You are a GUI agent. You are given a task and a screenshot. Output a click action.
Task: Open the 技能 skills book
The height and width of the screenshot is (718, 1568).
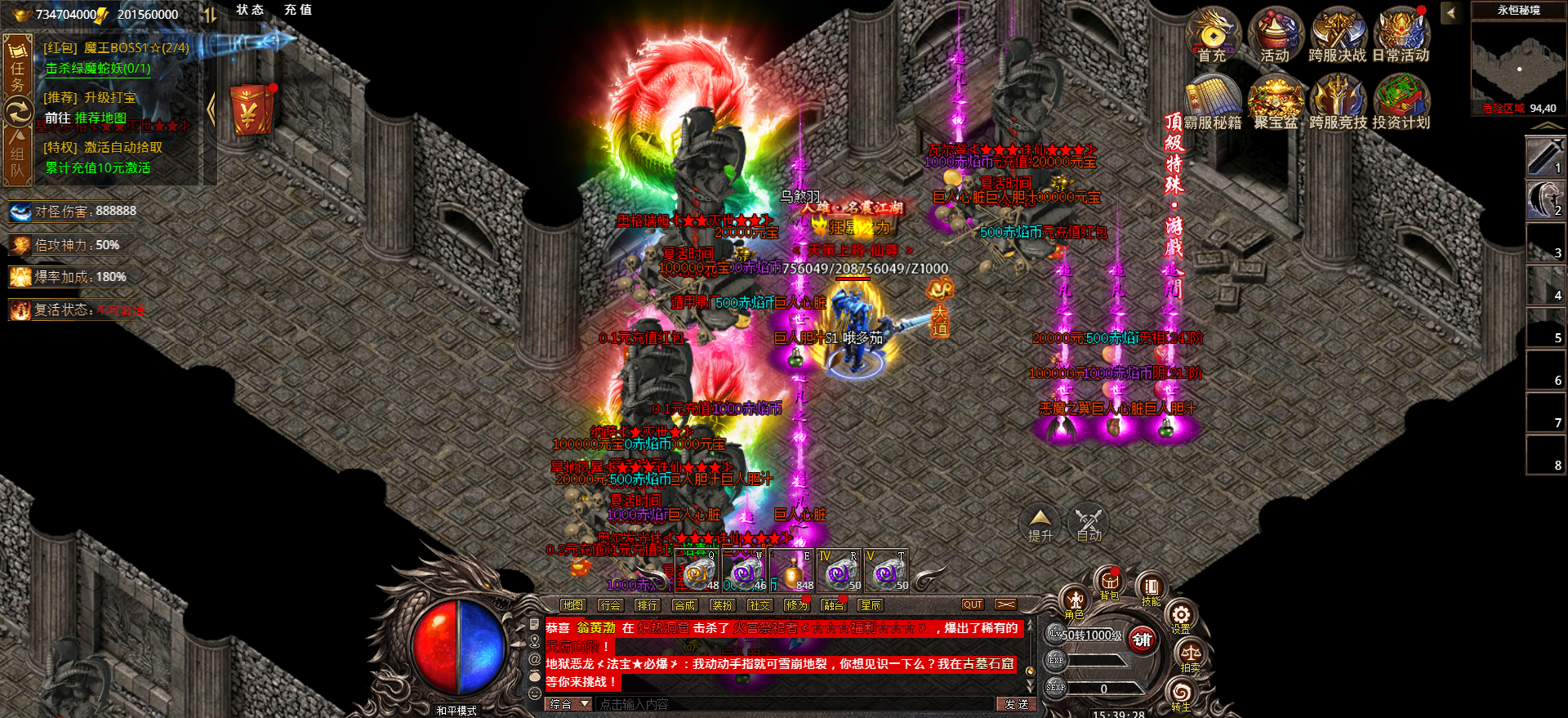(1151, 589)
